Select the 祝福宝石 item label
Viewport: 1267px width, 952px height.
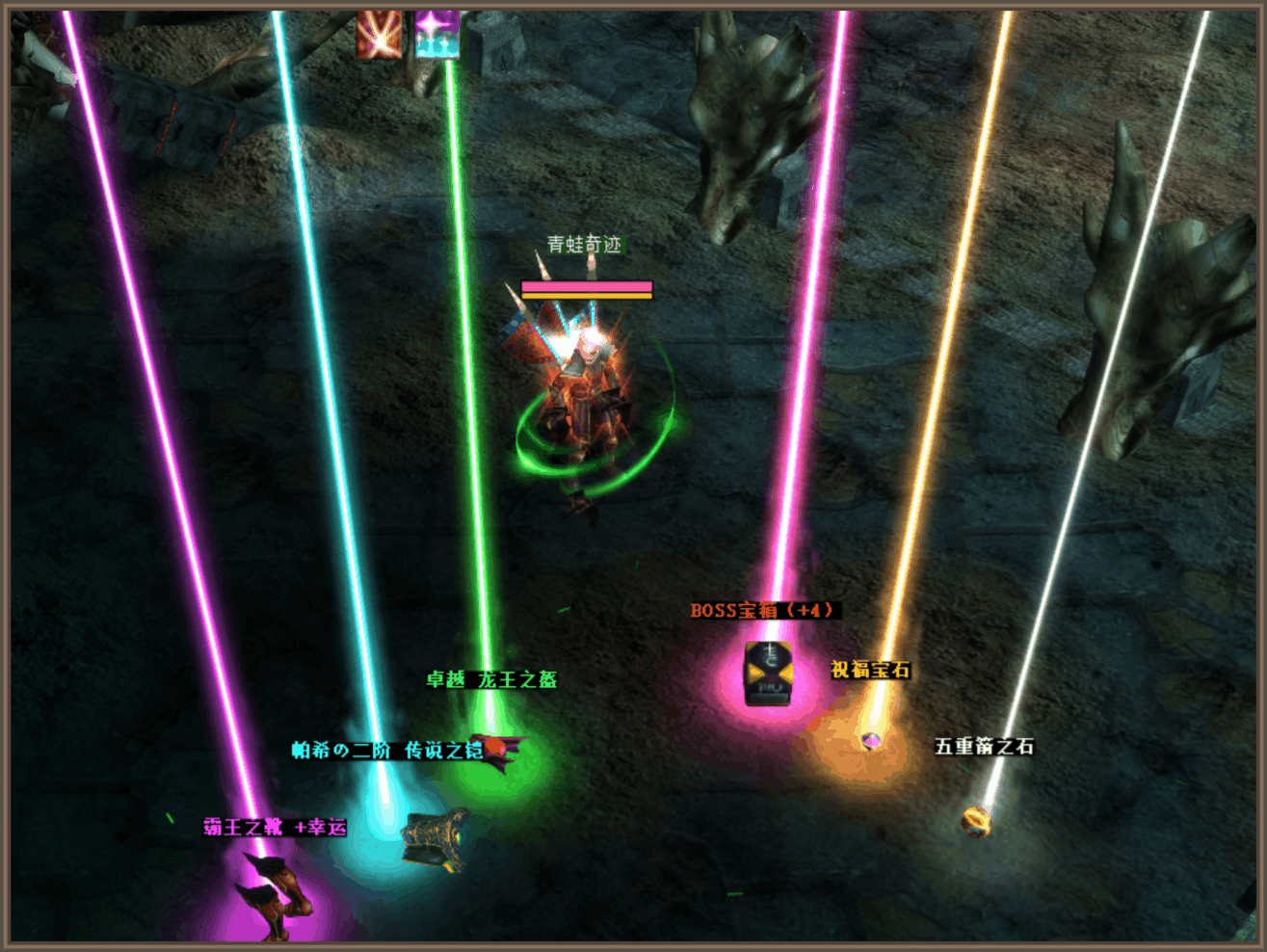[870, 670]
